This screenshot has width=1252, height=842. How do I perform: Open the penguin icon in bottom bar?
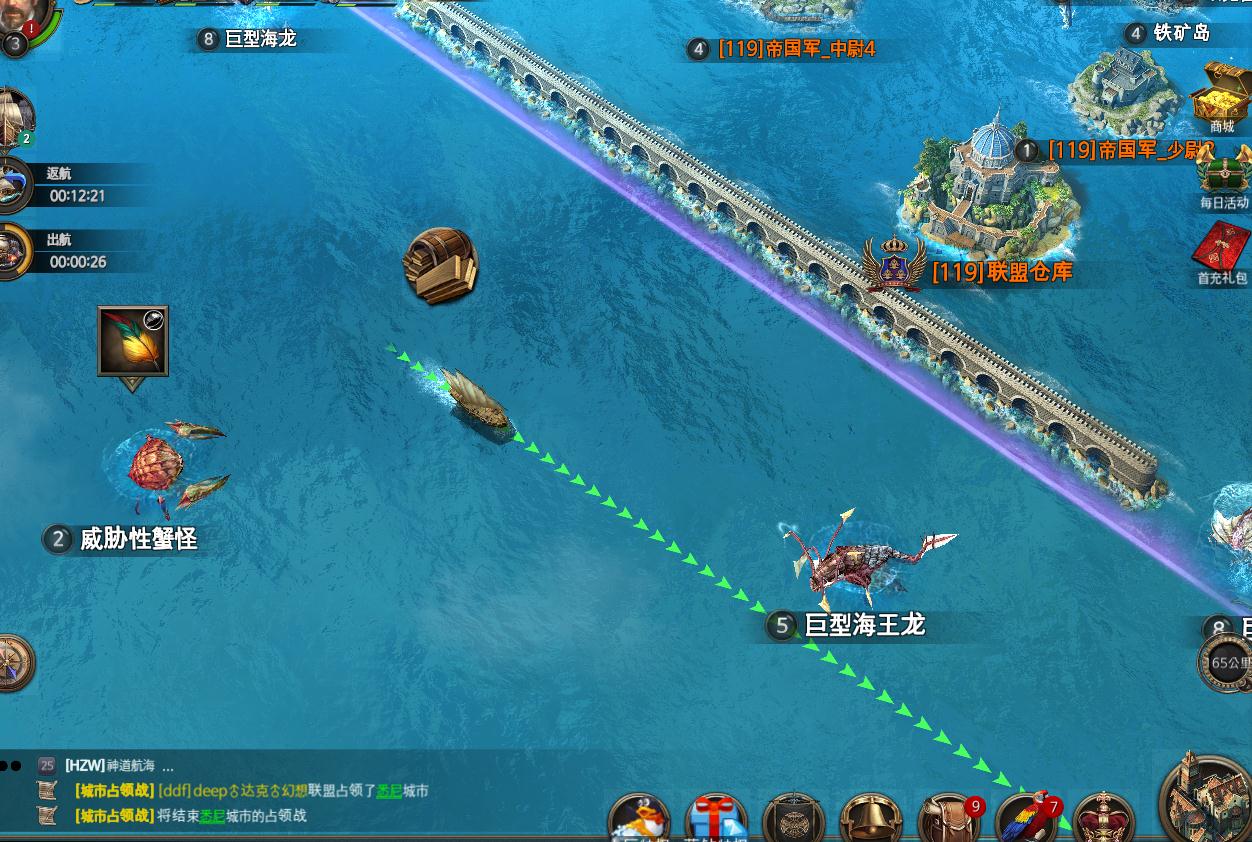(x=639, y=820)
